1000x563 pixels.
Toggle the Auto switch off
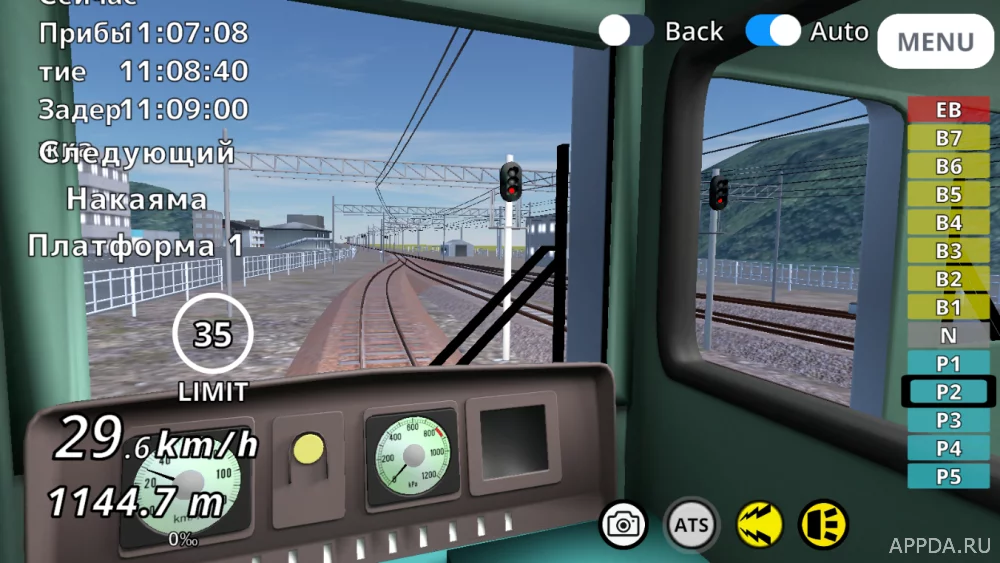773,31
